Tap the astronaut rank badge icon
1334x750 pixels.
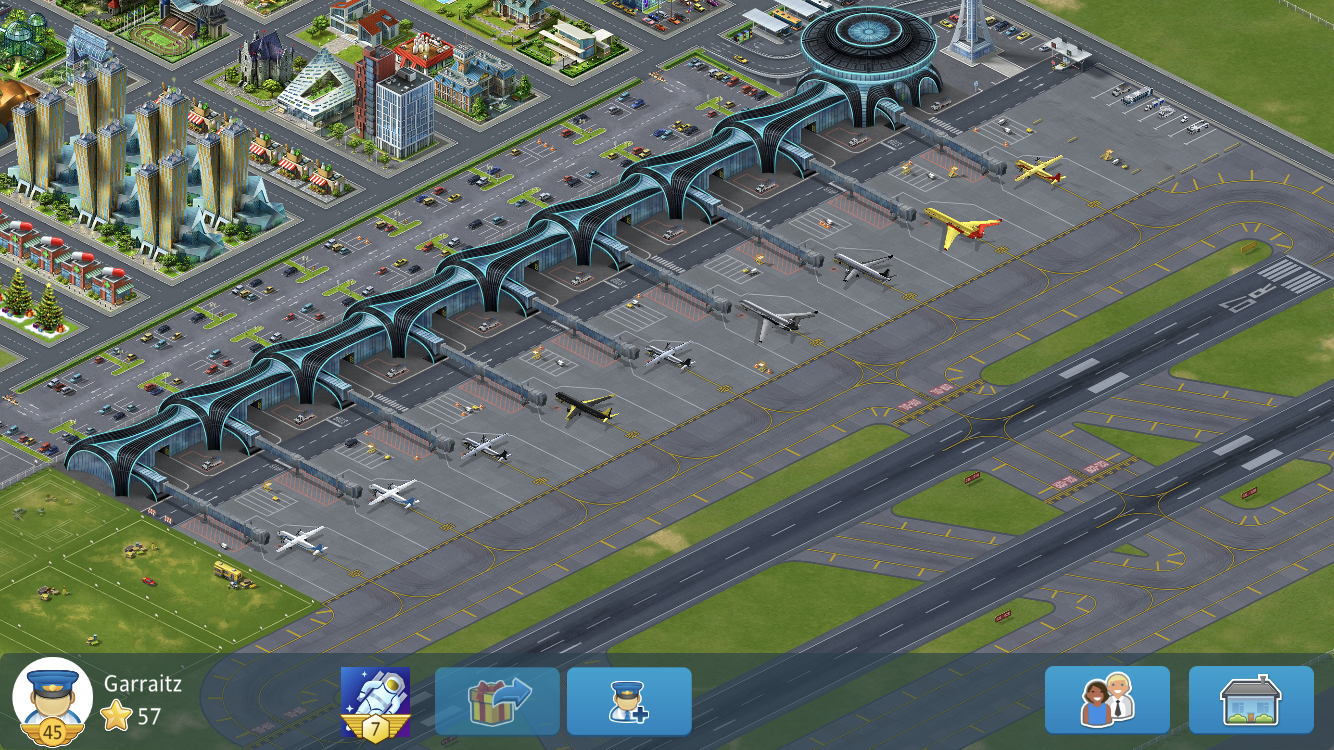click(x=375, y=701)
